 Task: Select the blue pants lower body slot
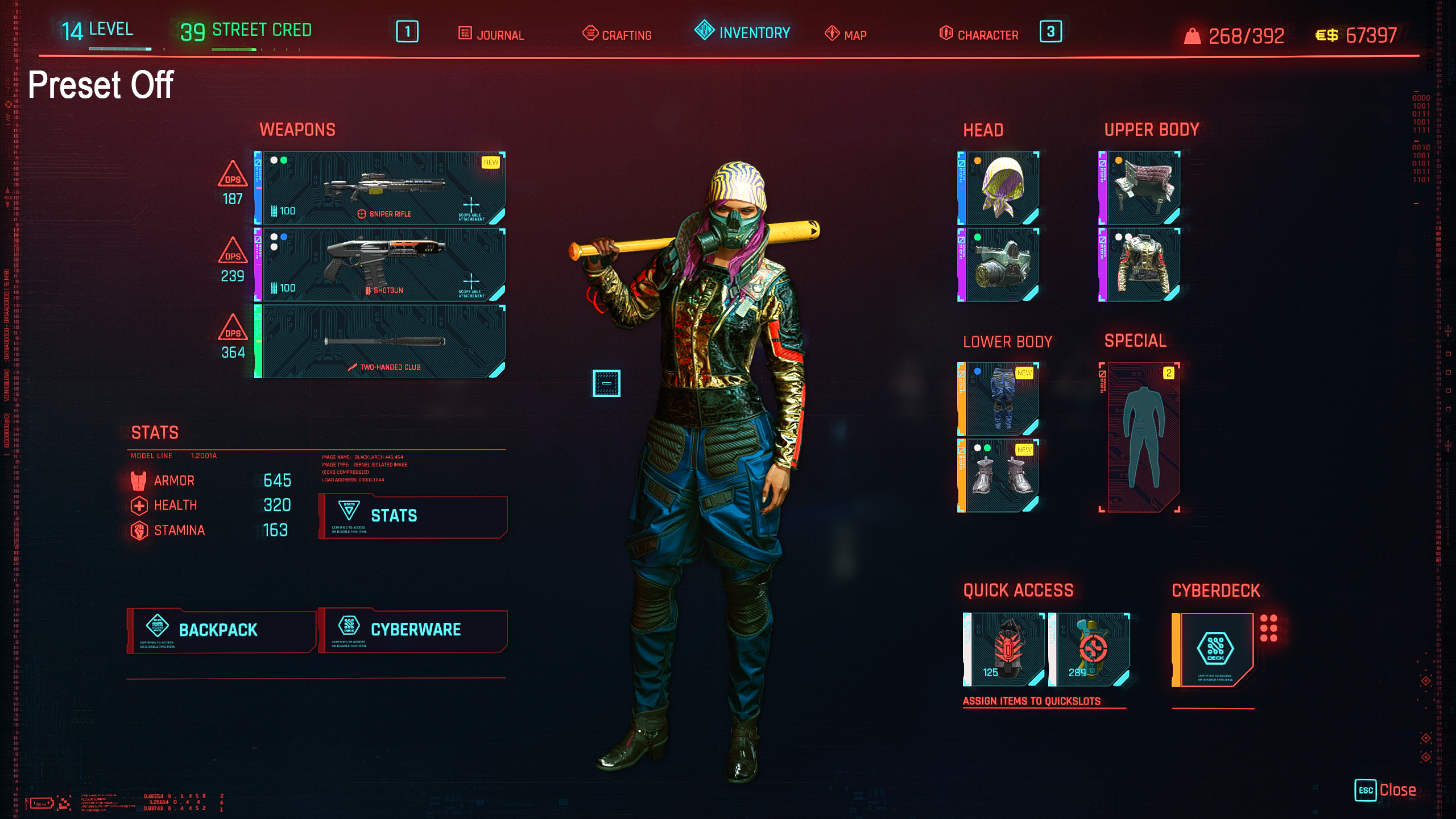(x=1002, y=399)
